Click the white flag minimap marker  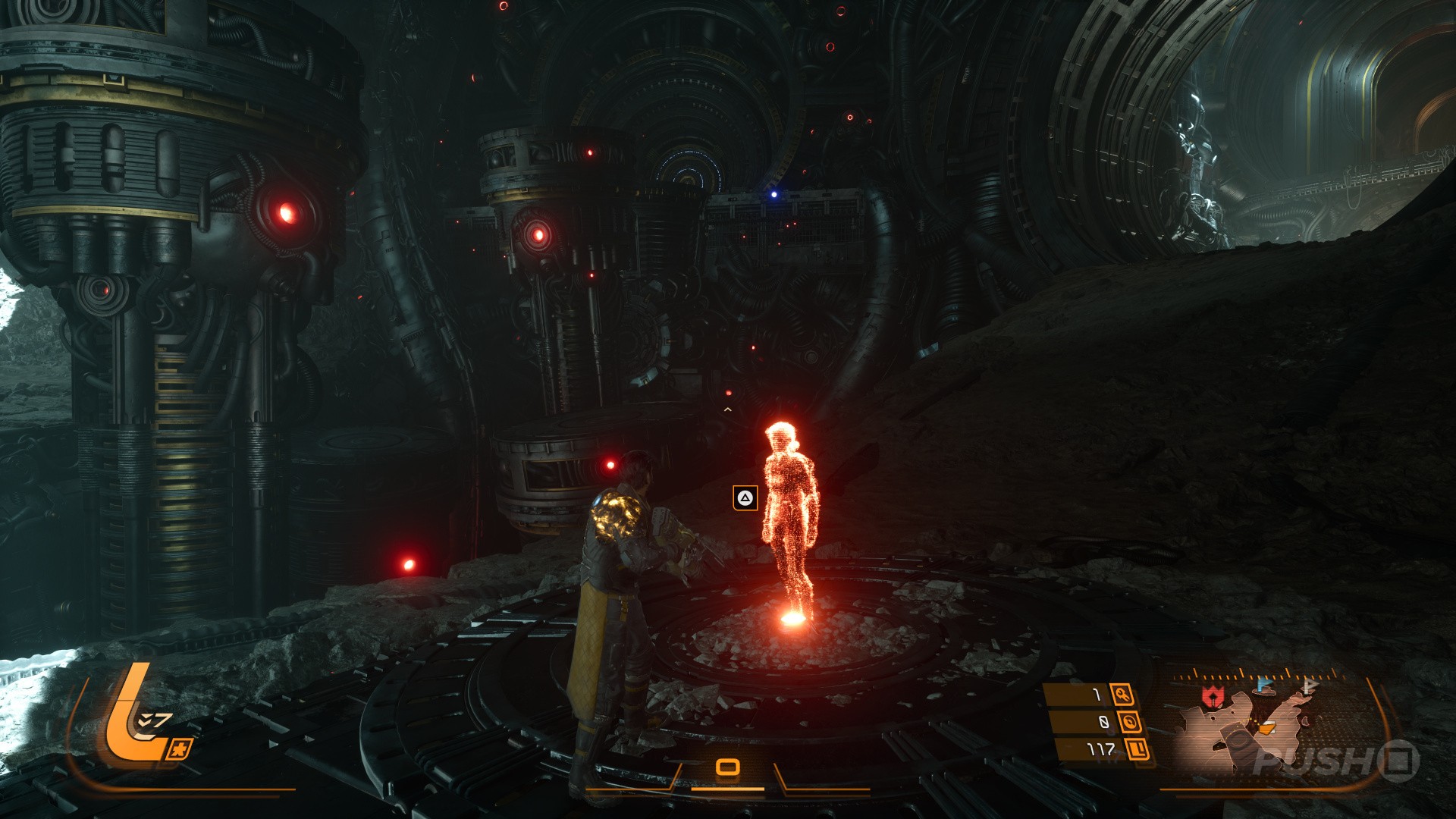click(x=1309, y=686)
